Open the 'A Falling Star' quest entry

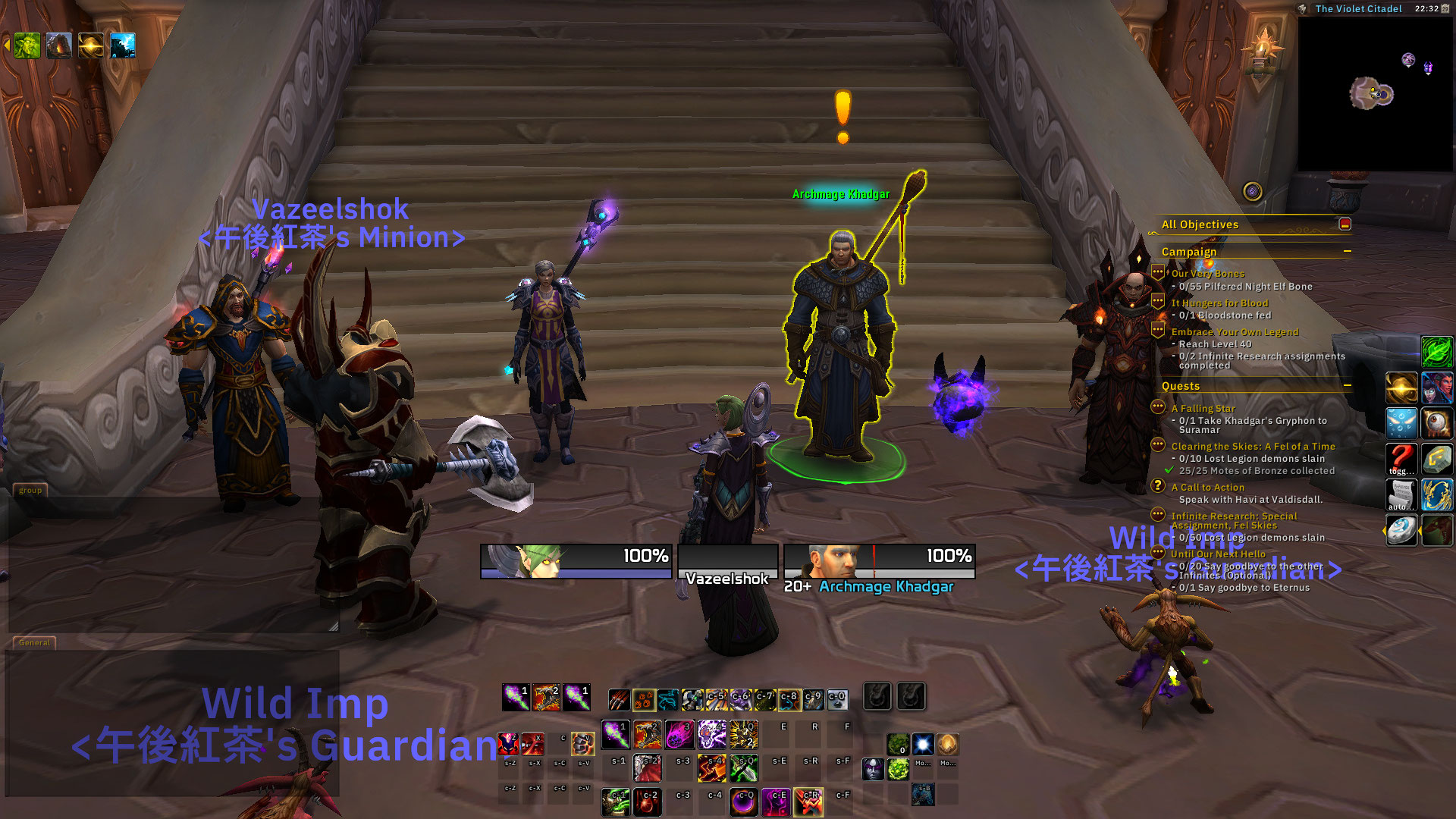1203,408
